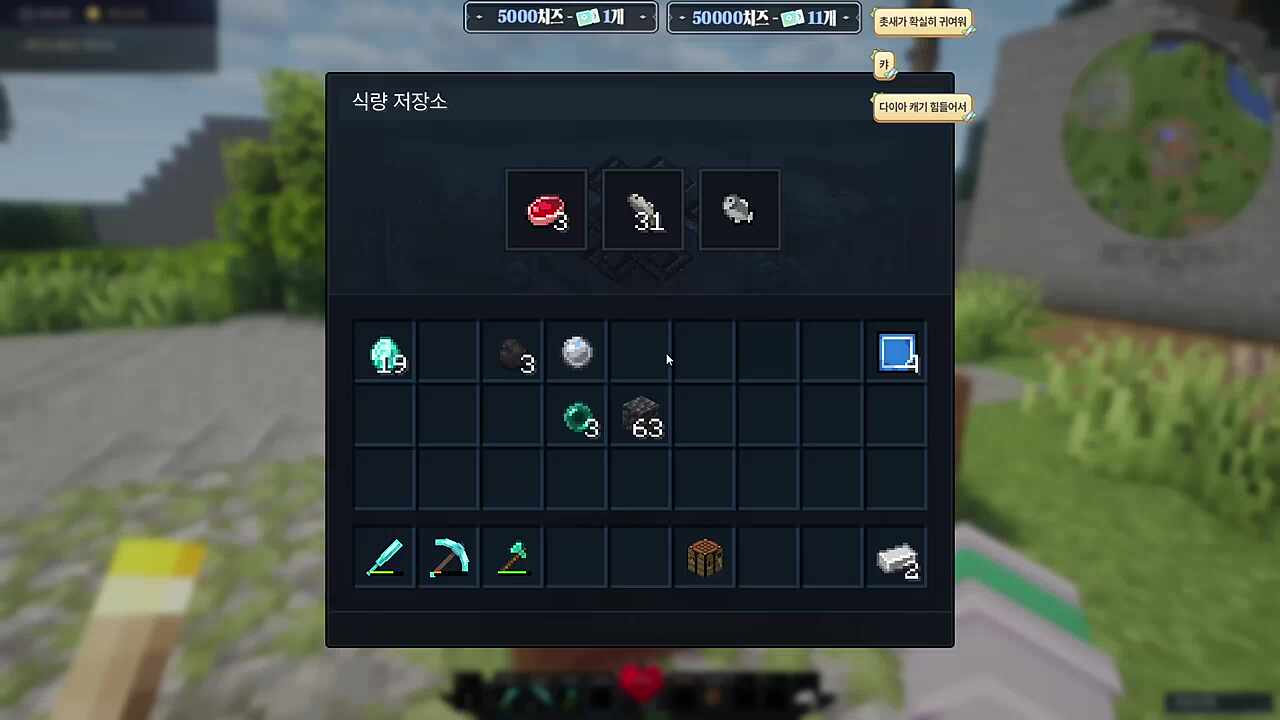Click the right arrow on the 50000치즈 bar
Image resolution: width=1280 pixels, height=720 pixels.
tap(845, 17)
